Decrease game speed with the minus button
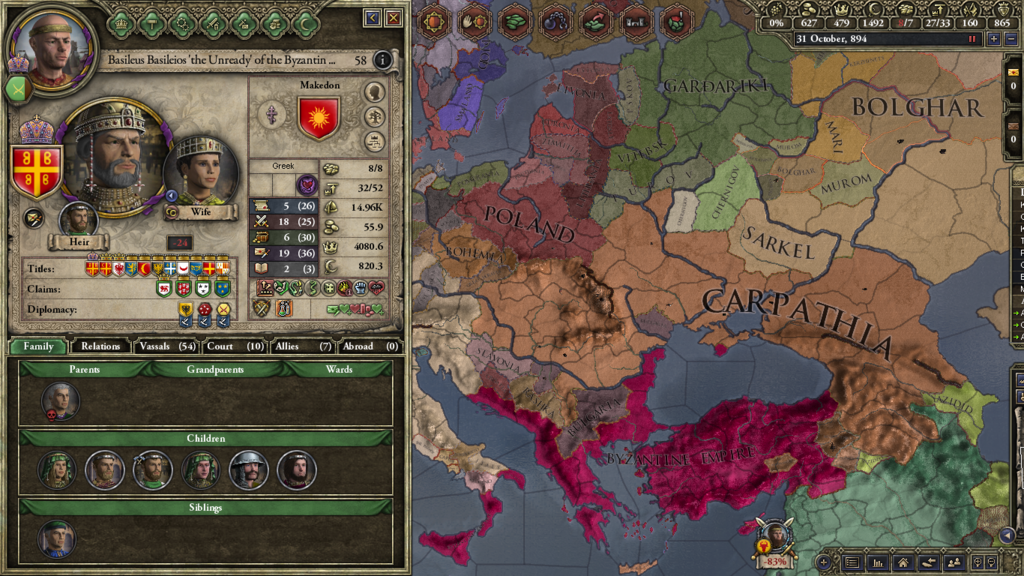Image resolution: width=1024 pixels, height=576 pixels. pyautogui.click(x=1009, y=39)
